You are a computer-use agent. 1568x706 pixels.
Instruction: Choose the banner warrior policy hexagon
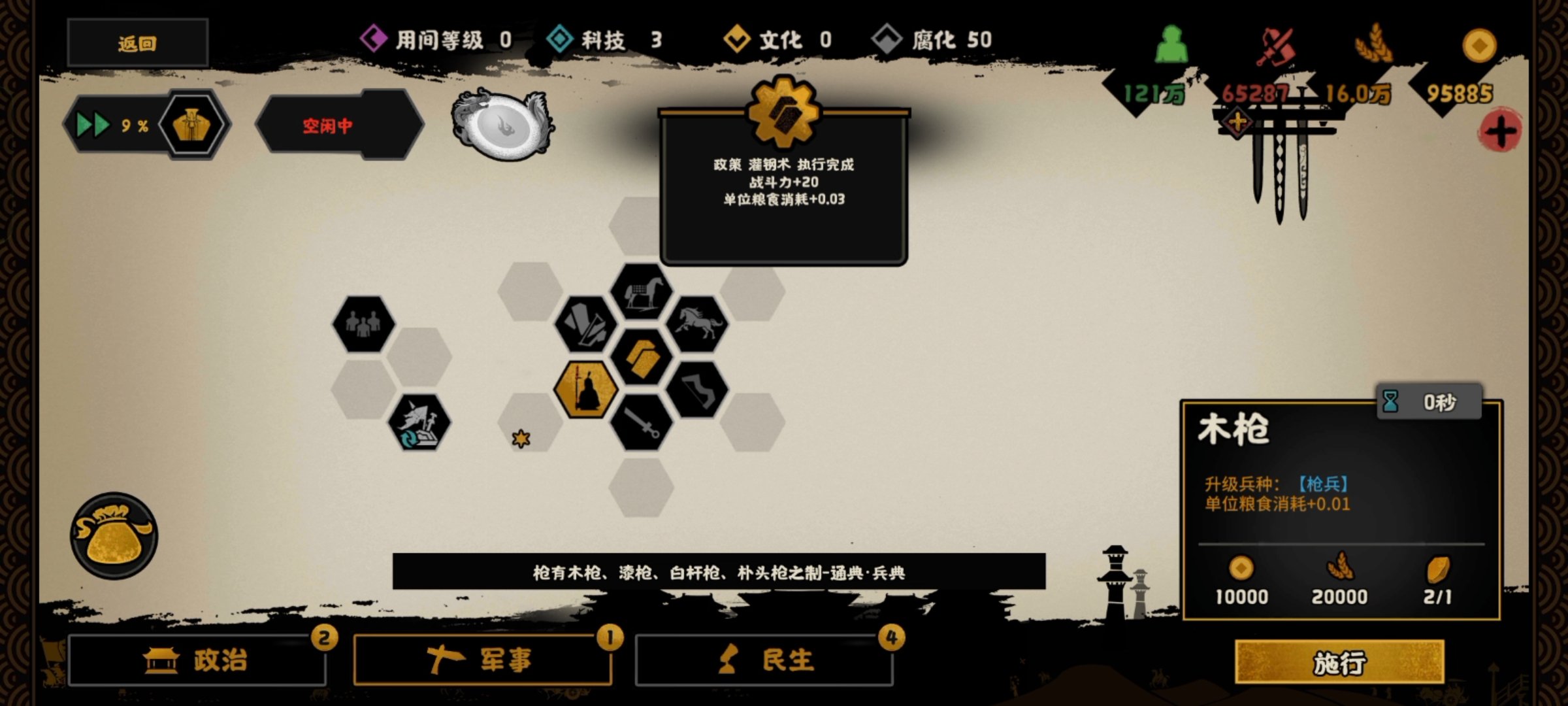point(419,422)
